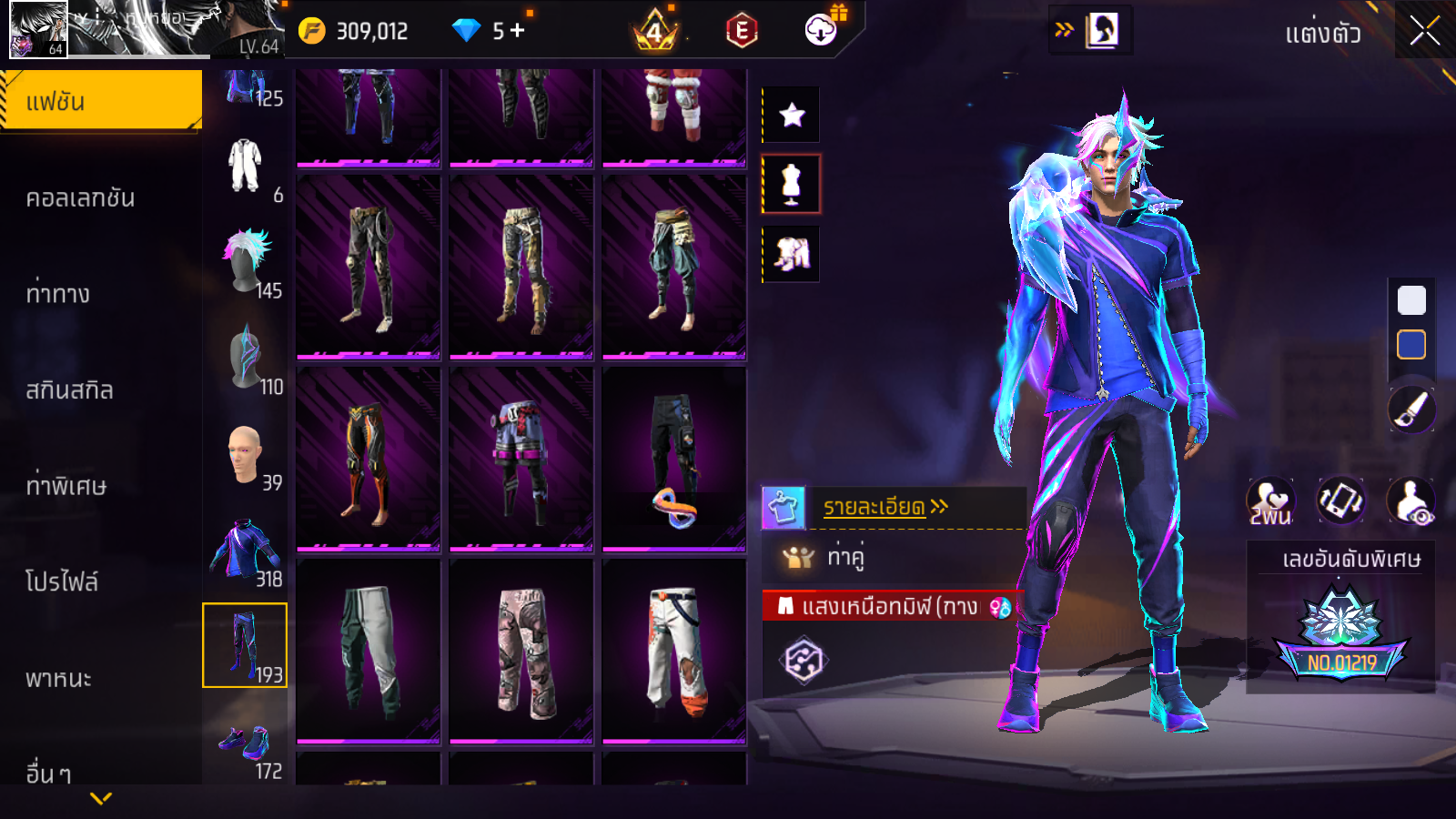Viewport: 1456px width, 819px height.
Task: Open the ท่าทาง emotes tab
Action: click(x=58, y=294)
